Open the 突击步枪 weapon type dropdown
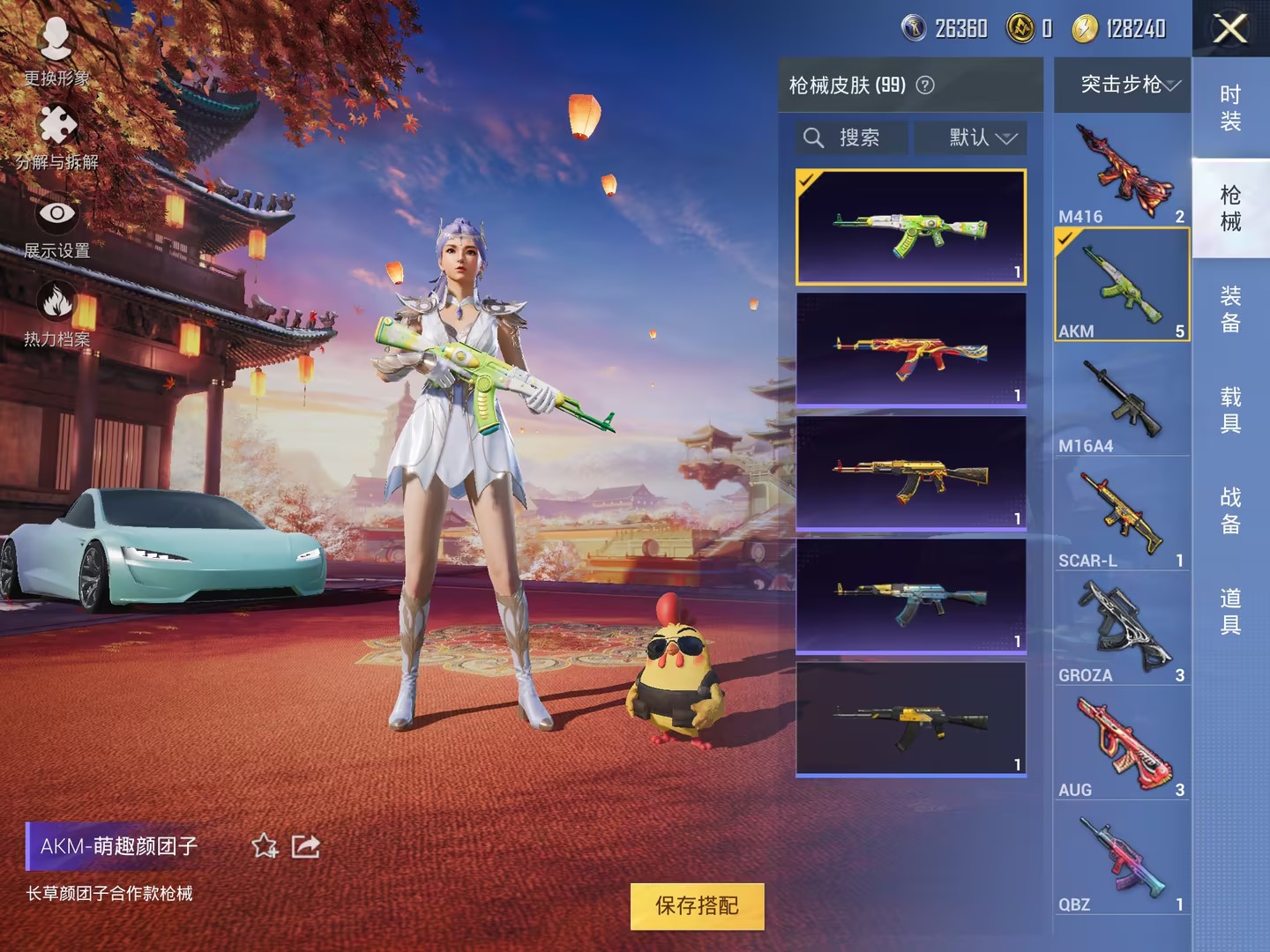 (x=1122, y=85)
